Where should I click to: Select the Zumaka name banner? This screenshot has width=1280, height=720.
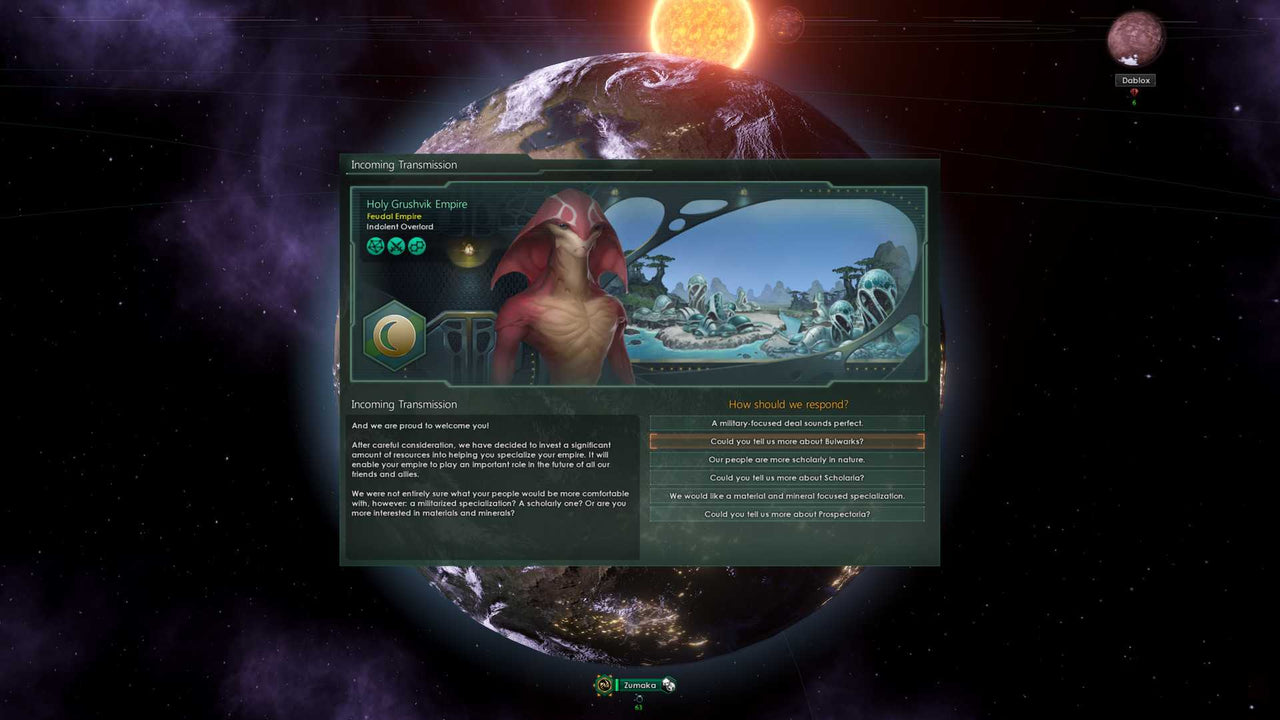tap(639, 684)
